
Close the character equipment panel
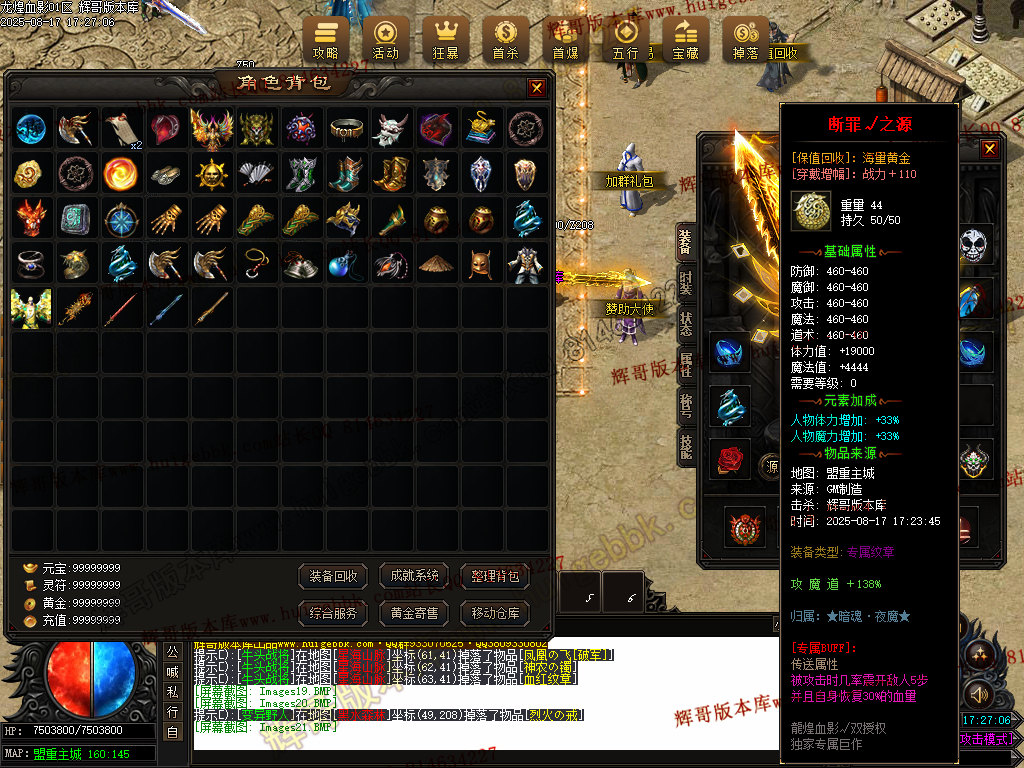pos(989,150)
